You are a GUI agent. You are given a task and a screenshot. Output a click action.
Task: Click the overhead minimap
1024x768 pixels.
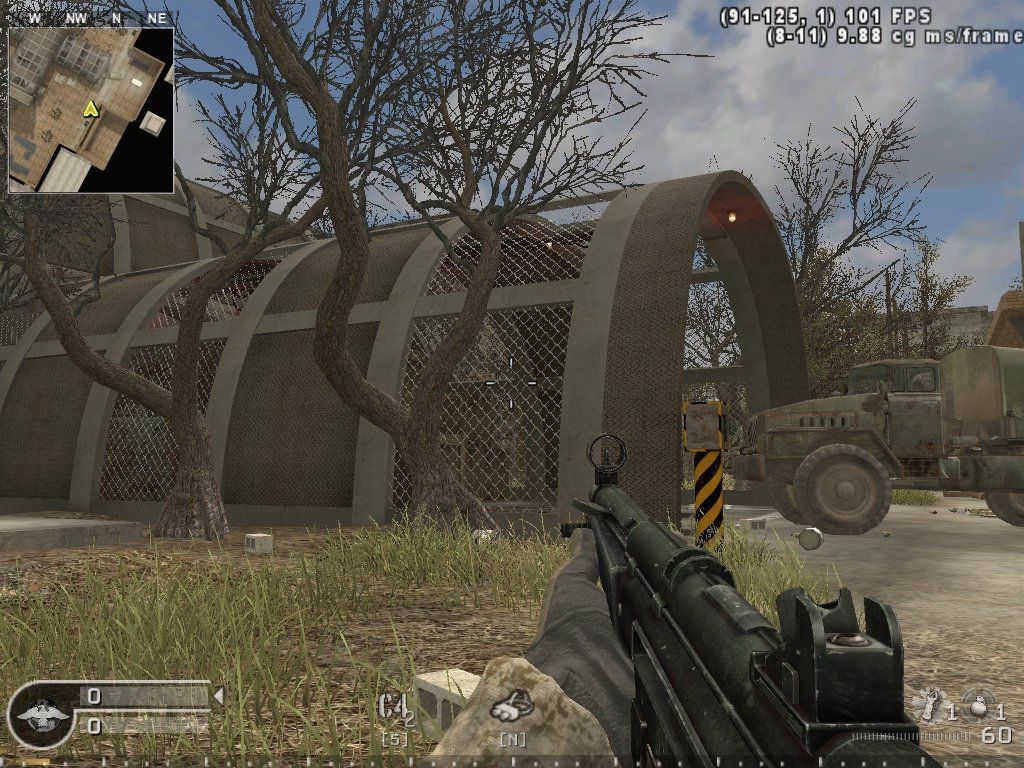91,110
